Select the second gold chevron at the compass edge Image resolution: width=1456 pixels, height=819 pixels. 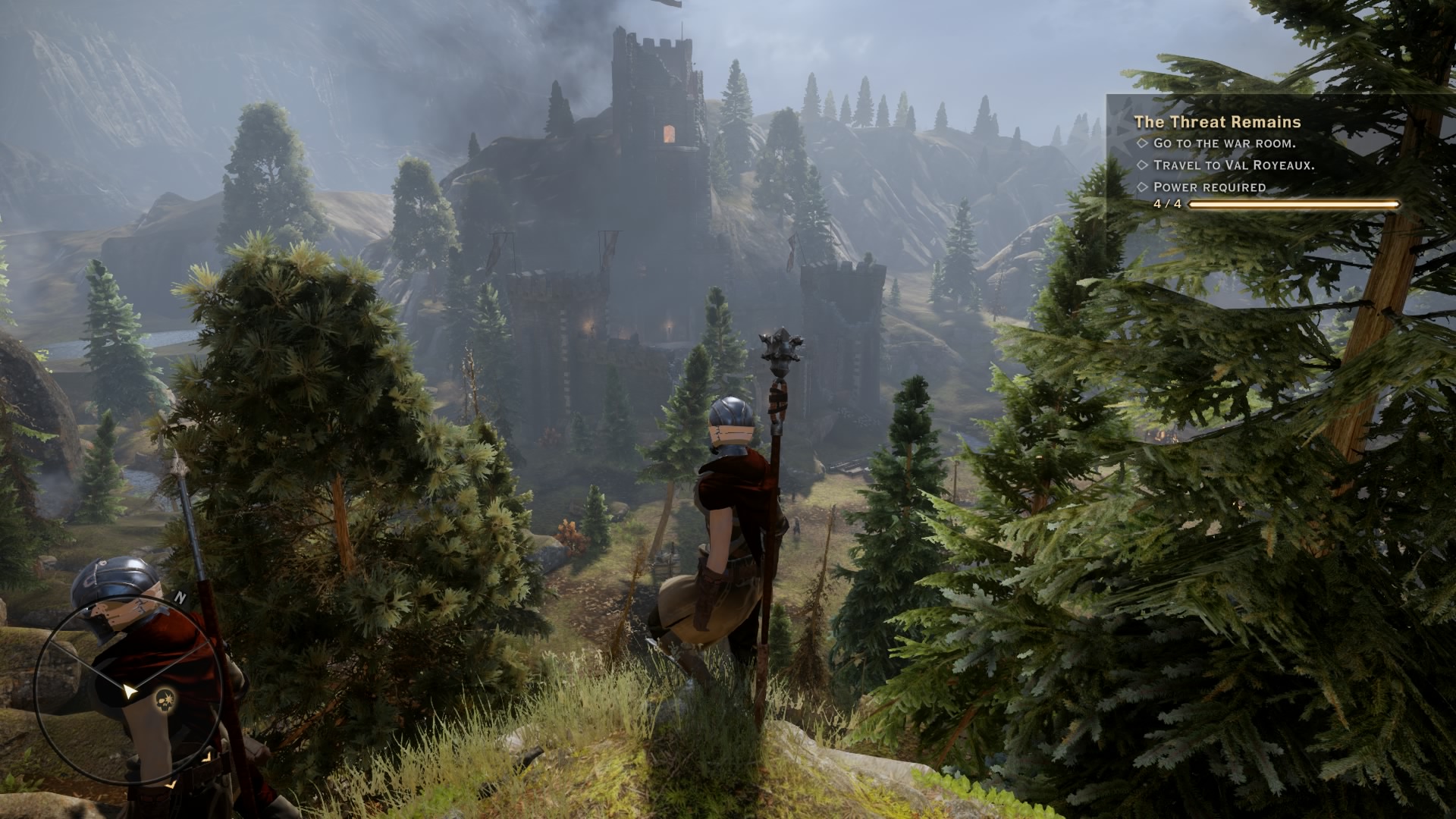tap(207, 757)
